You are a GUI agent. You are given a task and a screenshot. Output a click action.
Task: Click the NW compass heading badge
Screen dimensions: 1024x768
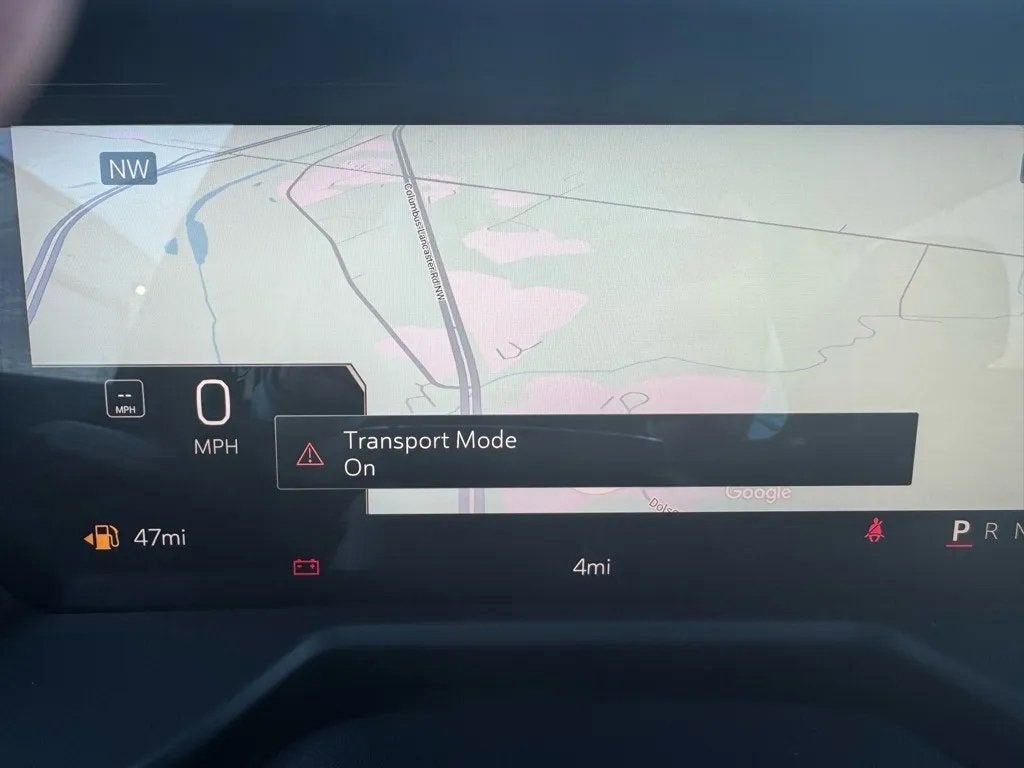pyautogui.click(x=129, y=169)
